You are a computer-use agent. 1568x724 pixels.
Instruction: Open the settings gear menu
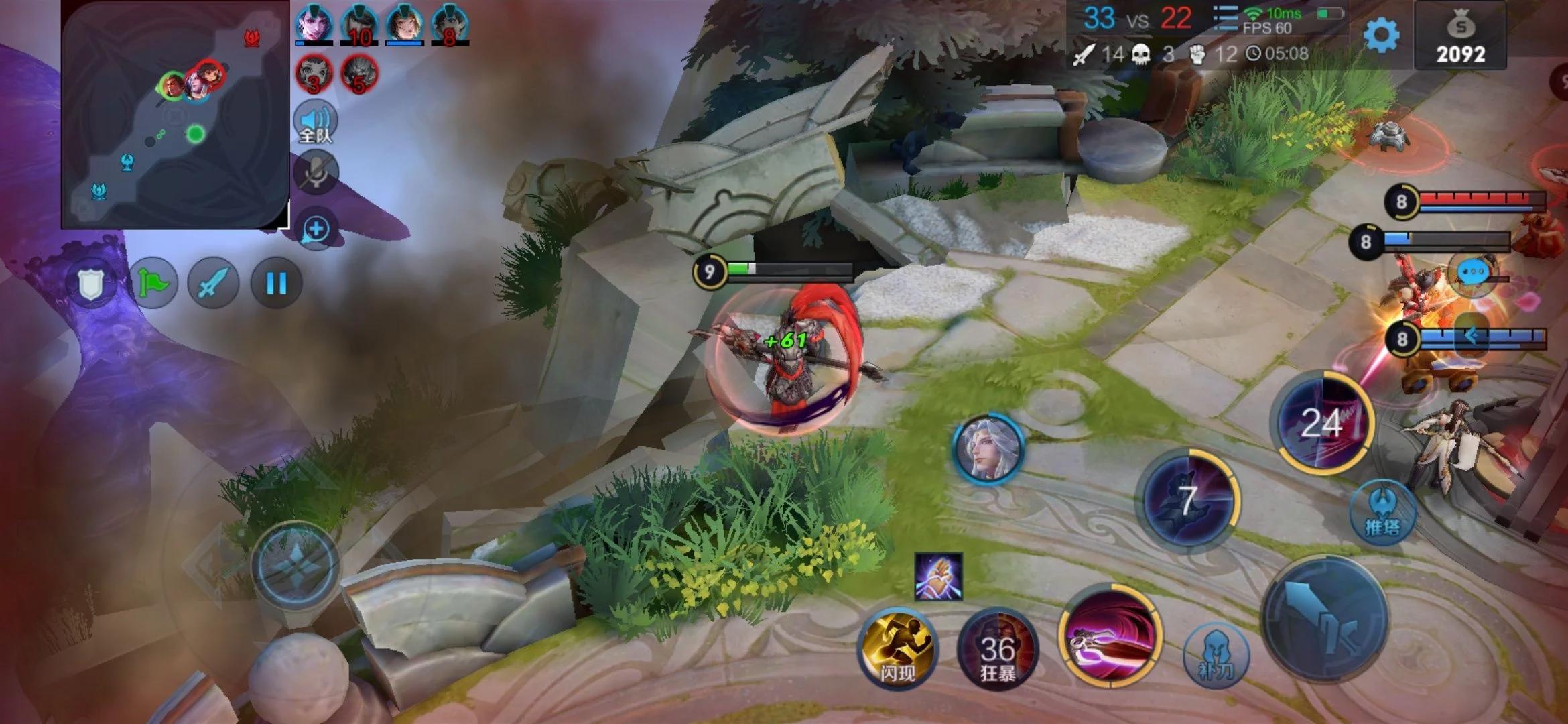coord(1382,35)
